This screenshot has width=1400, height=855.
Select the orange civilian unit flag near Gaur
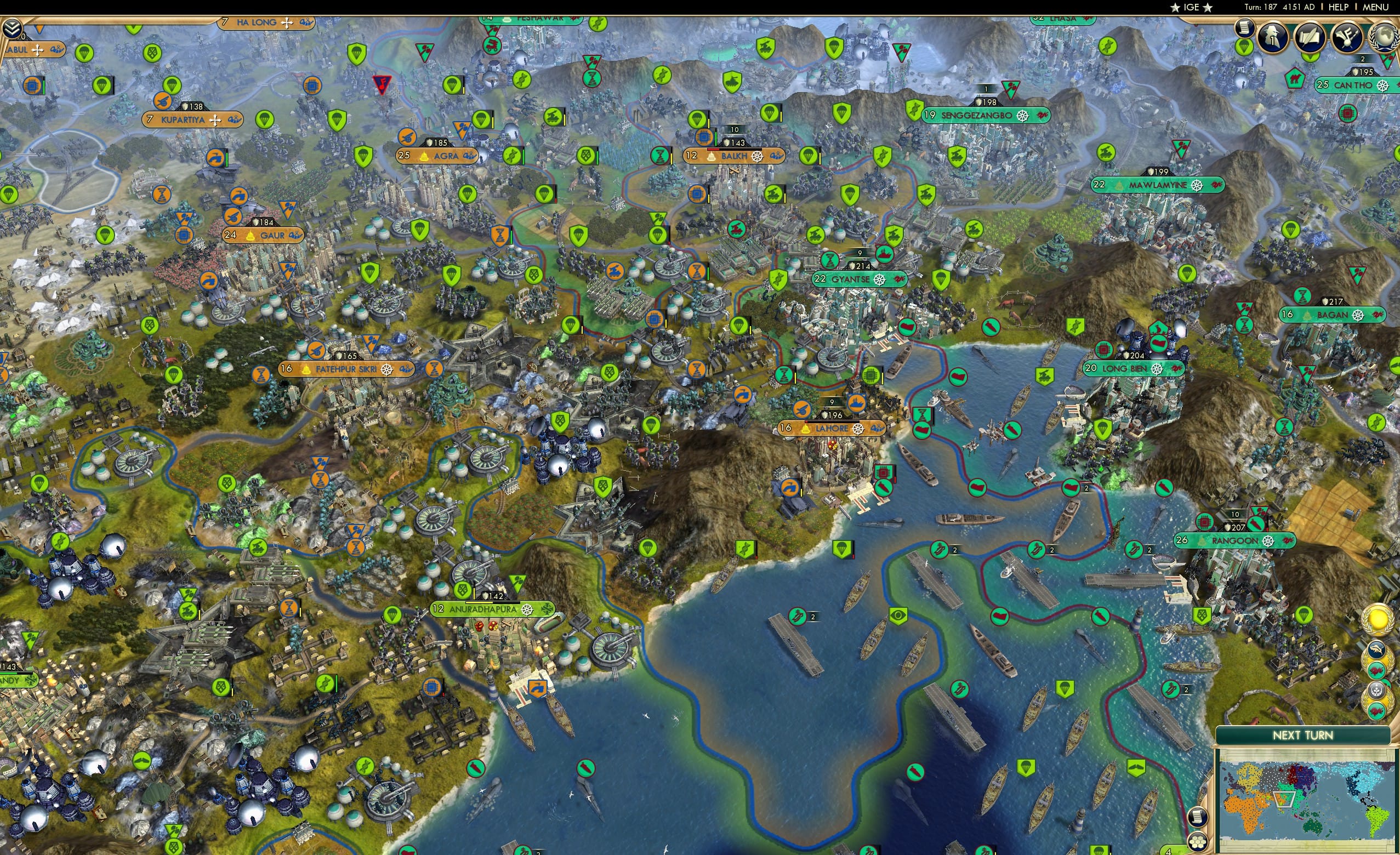coord(238,197)
